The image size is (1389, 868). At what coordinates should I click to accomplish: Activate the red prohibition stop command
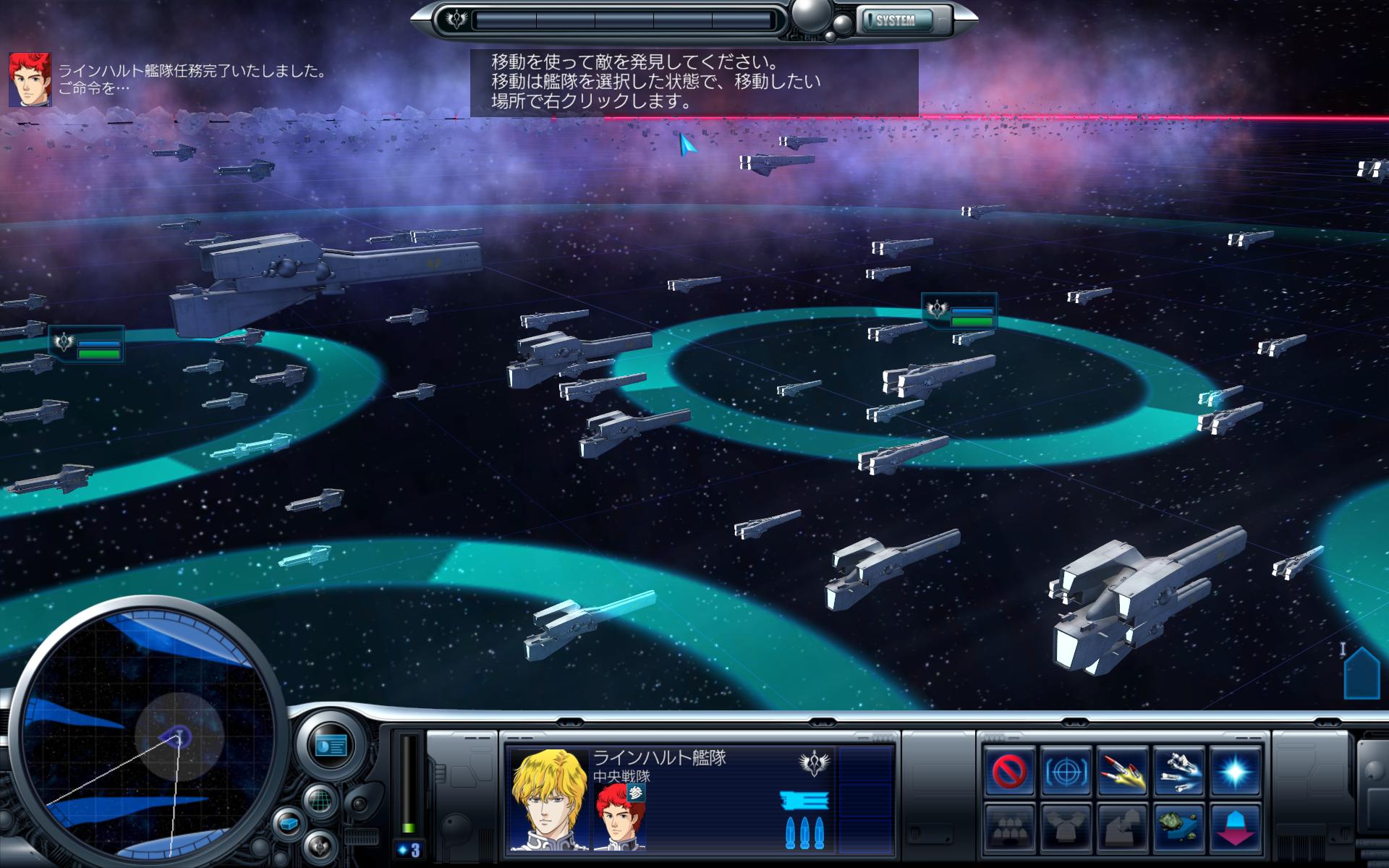1008,772
